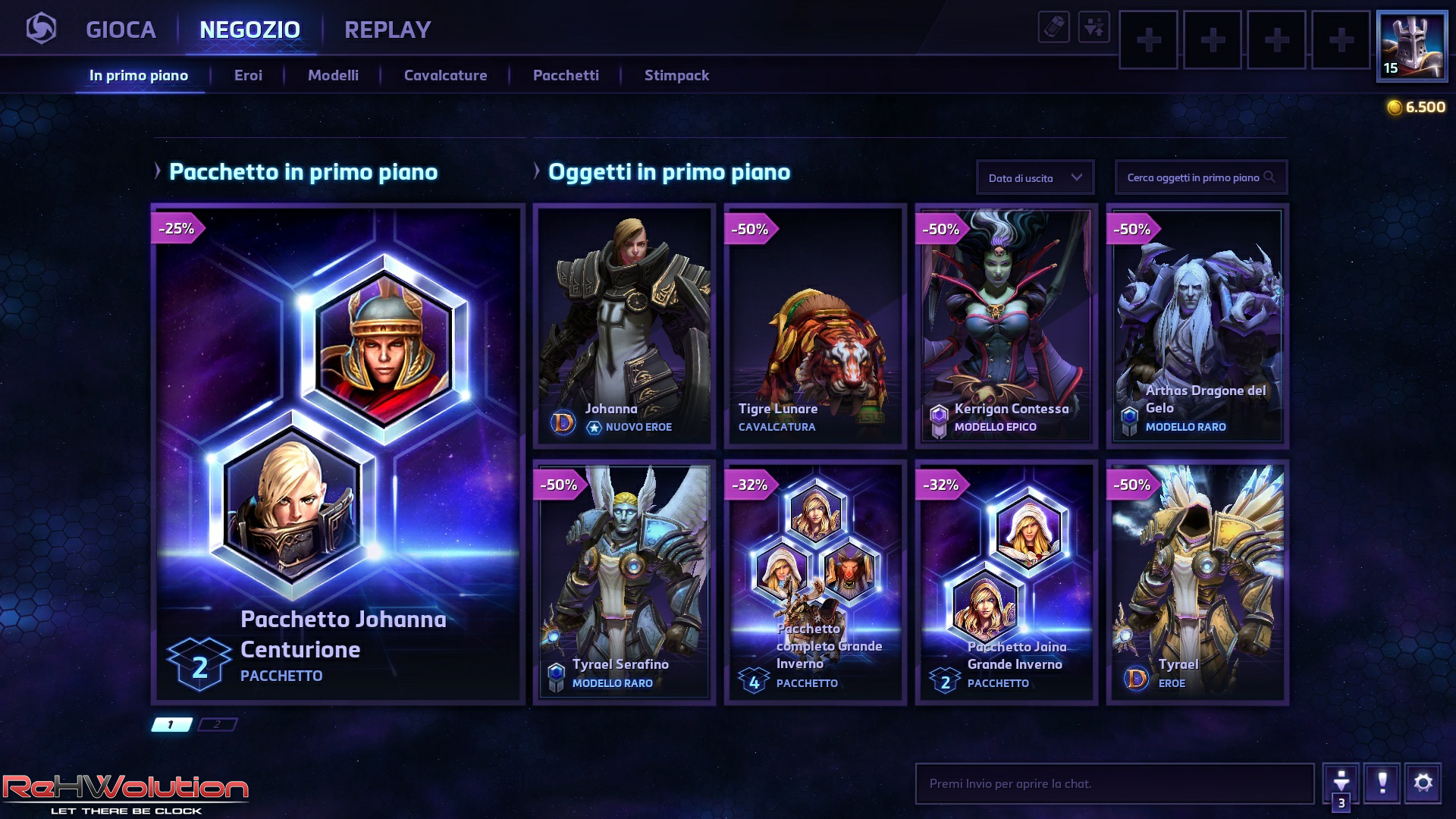Open the Modelli tab

pyautogui.click(x=333, y=75)
